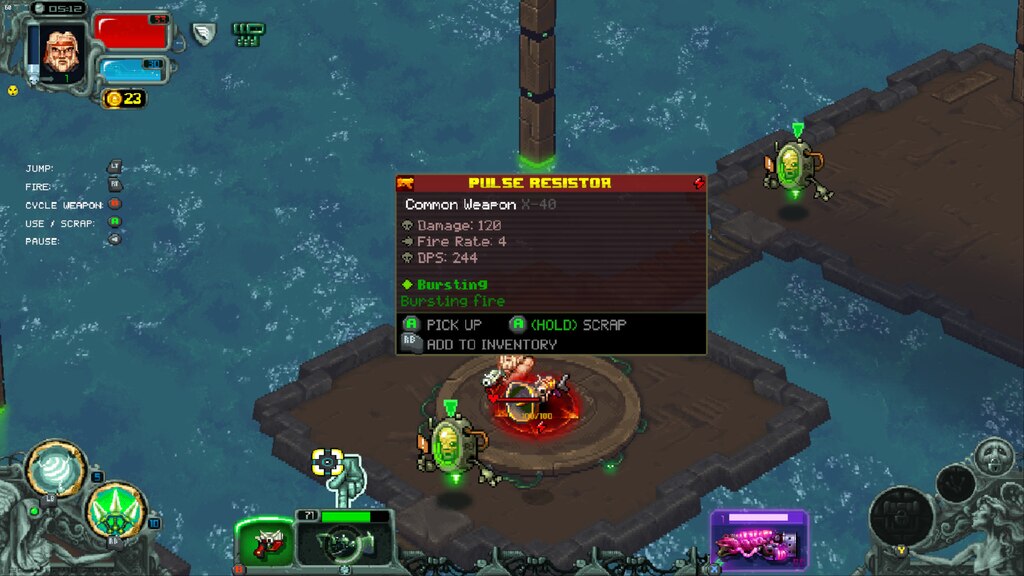Click the green circuit status icon
Screen dimensions: 1024x576
(x=248, y=34)
